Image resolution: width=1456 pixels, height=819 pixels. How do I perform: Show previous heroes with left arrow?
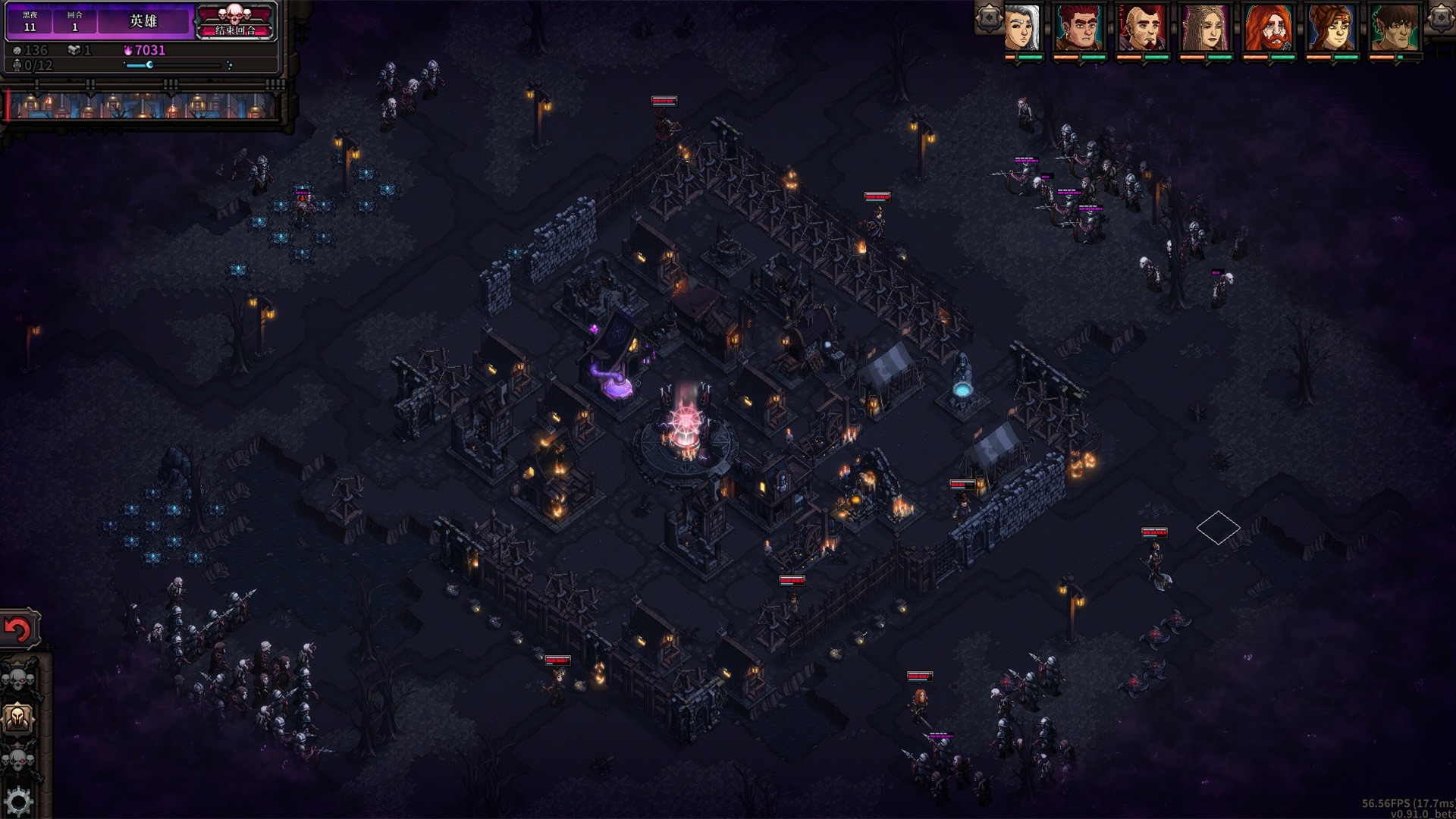(989, 18)
